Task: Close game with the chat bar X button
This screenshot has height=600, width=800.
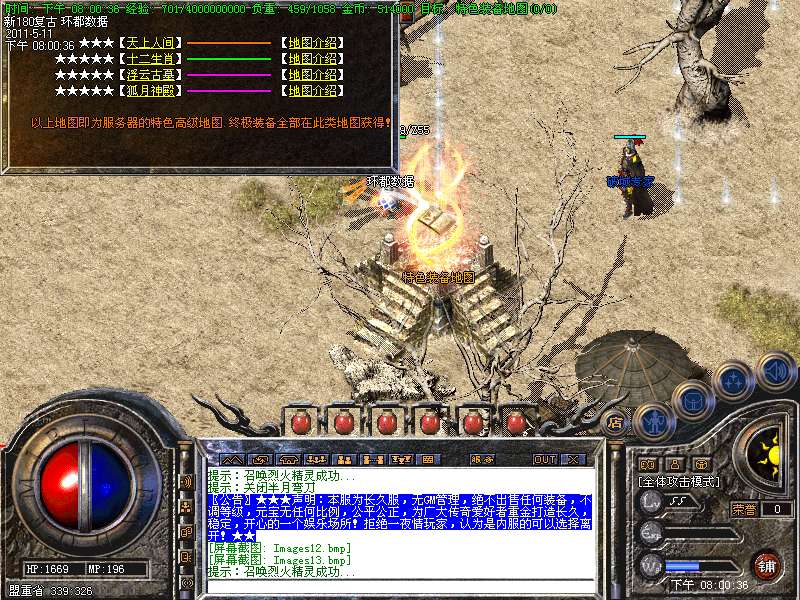Action: [572, 460]
